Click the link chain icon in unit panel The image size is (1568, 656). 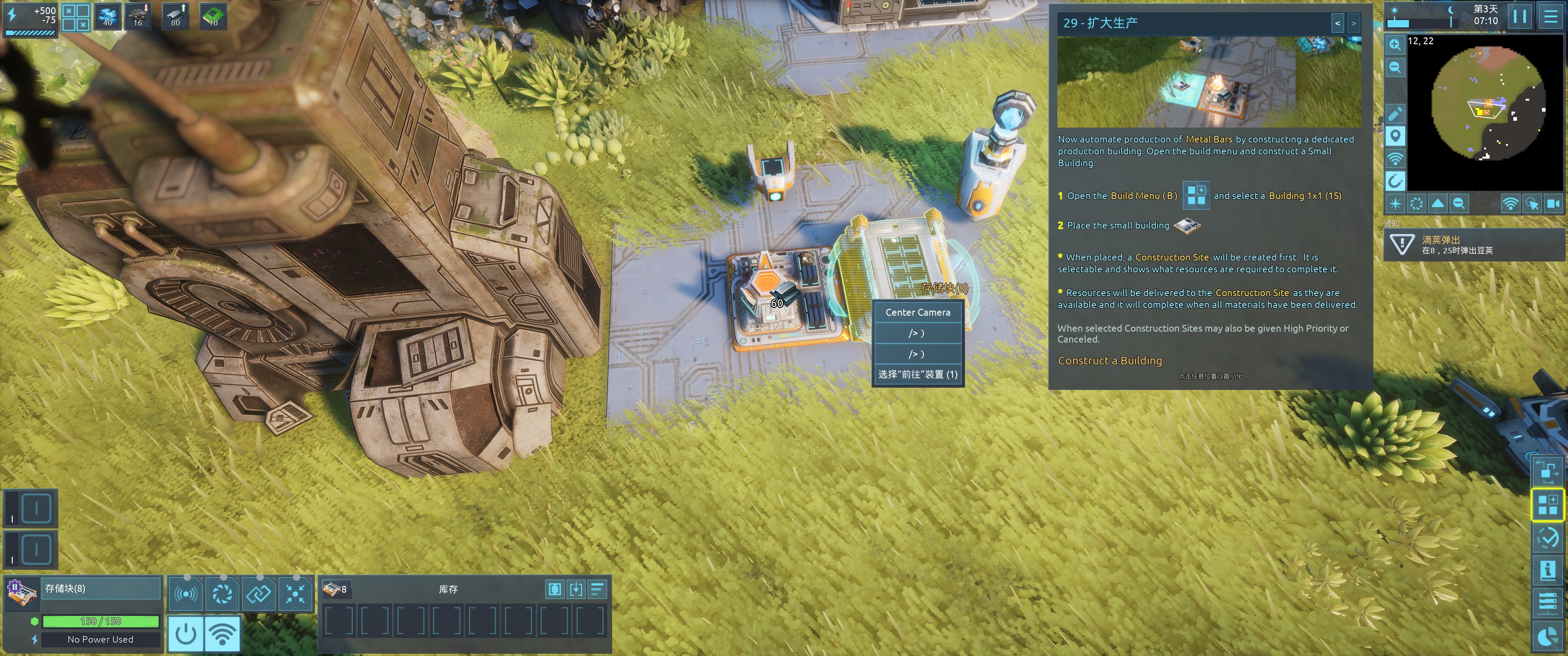pos(259,593)
